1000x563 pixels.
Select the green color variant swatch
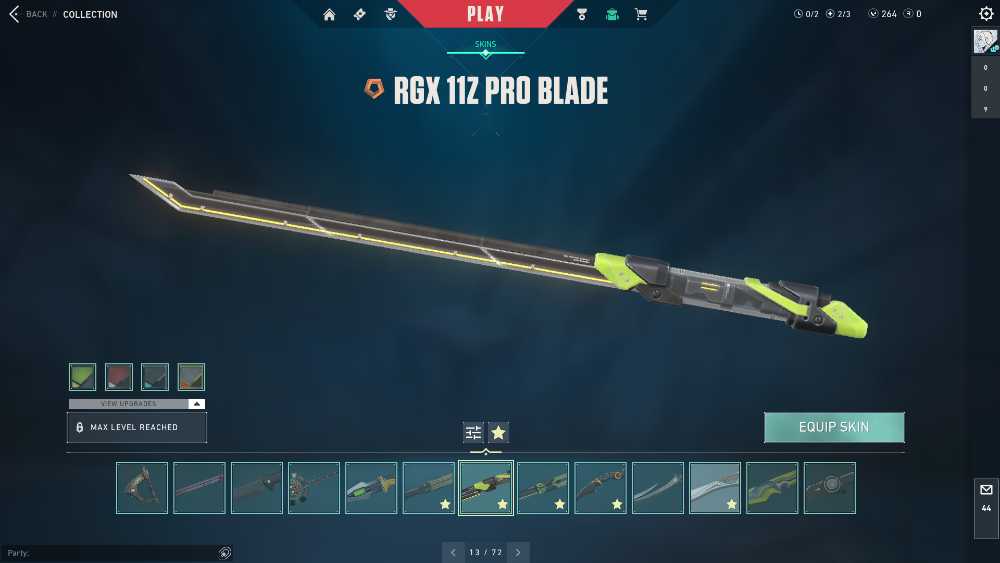(x=83, y=377)
